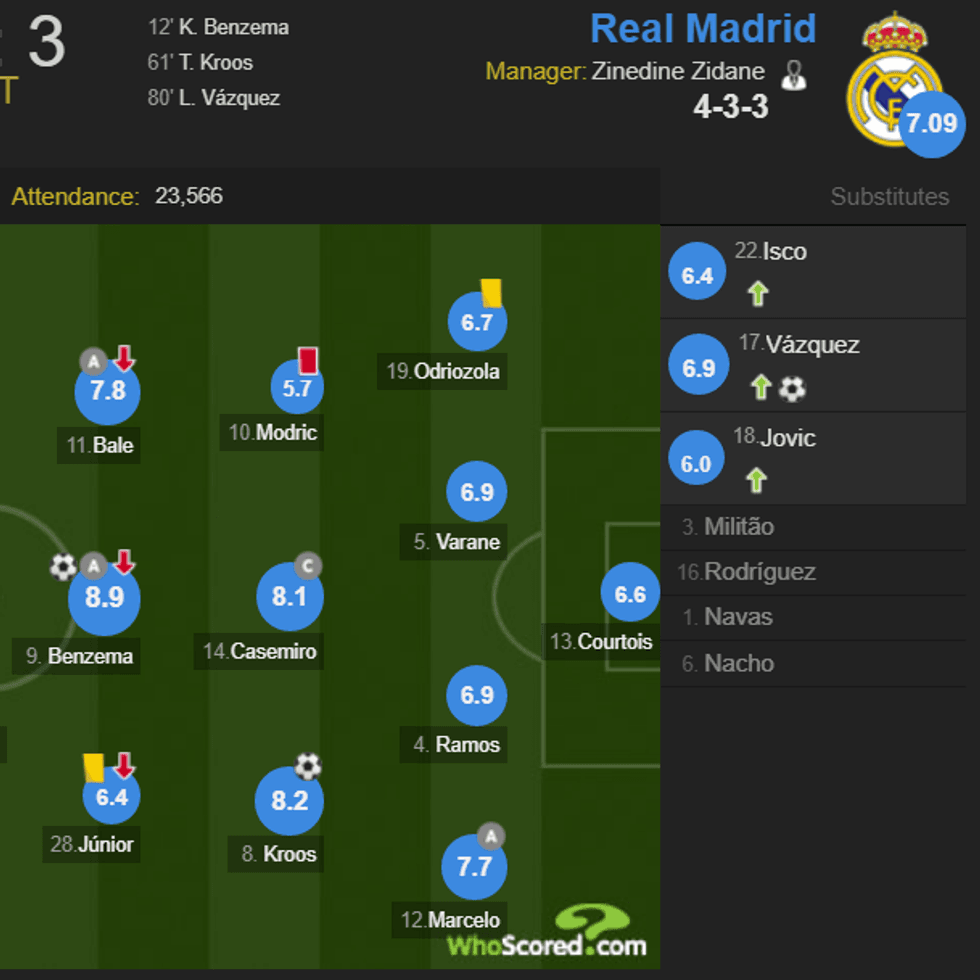Select Júnior's 6.4 rating bubble

(112, 797)
